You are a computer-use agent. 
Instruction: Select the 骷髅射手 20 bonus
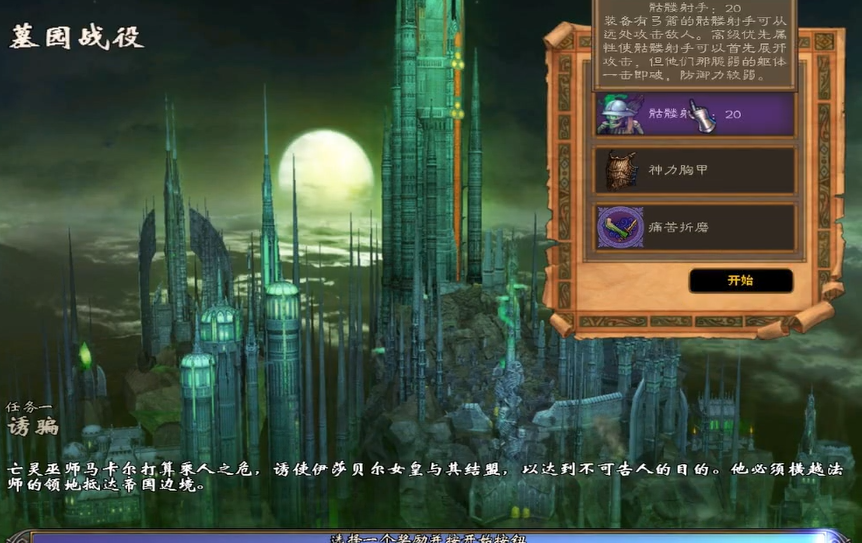[x=695, y=114]
